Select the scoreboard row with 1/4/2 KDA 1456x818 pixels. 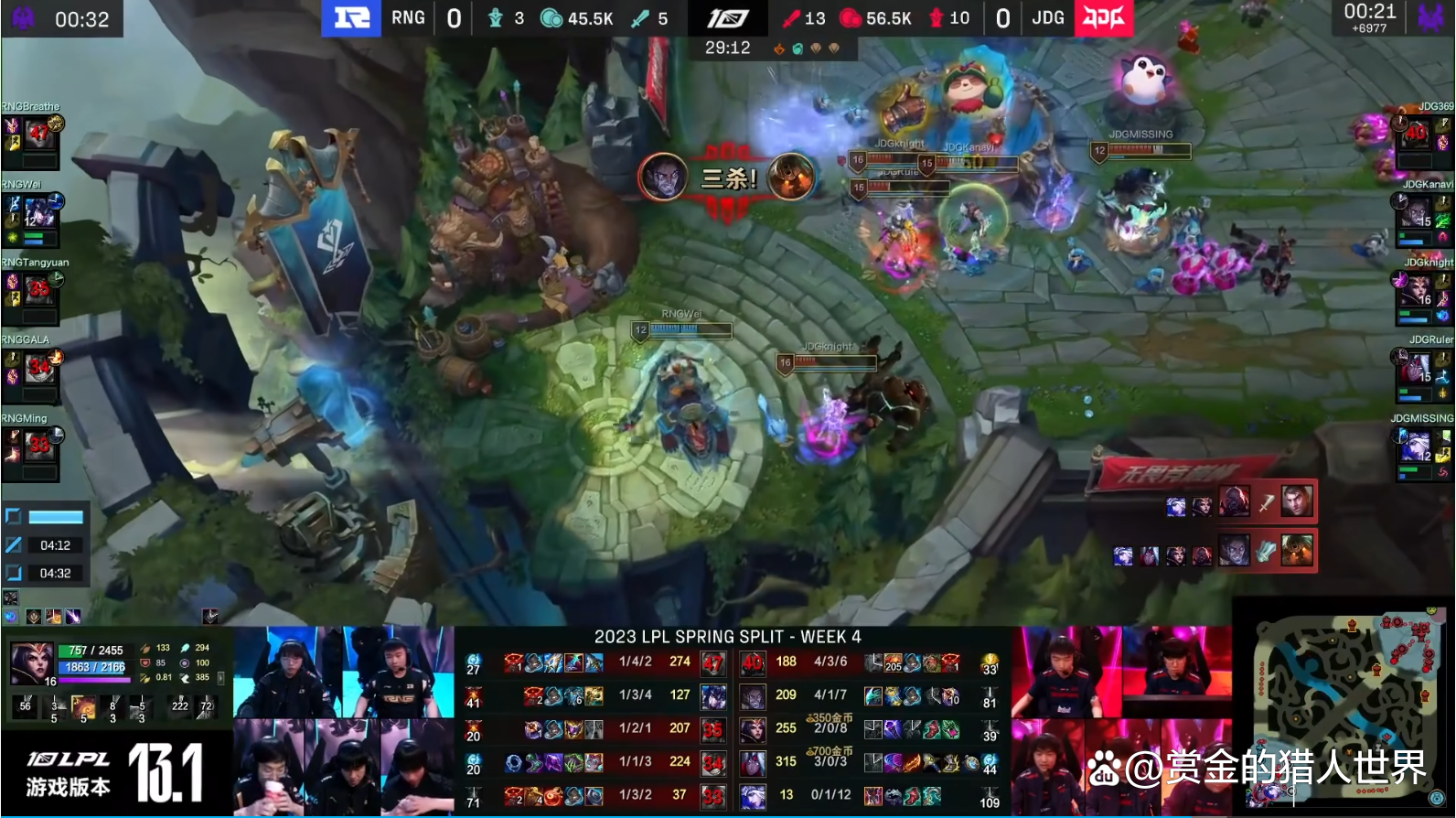(635, 662)
